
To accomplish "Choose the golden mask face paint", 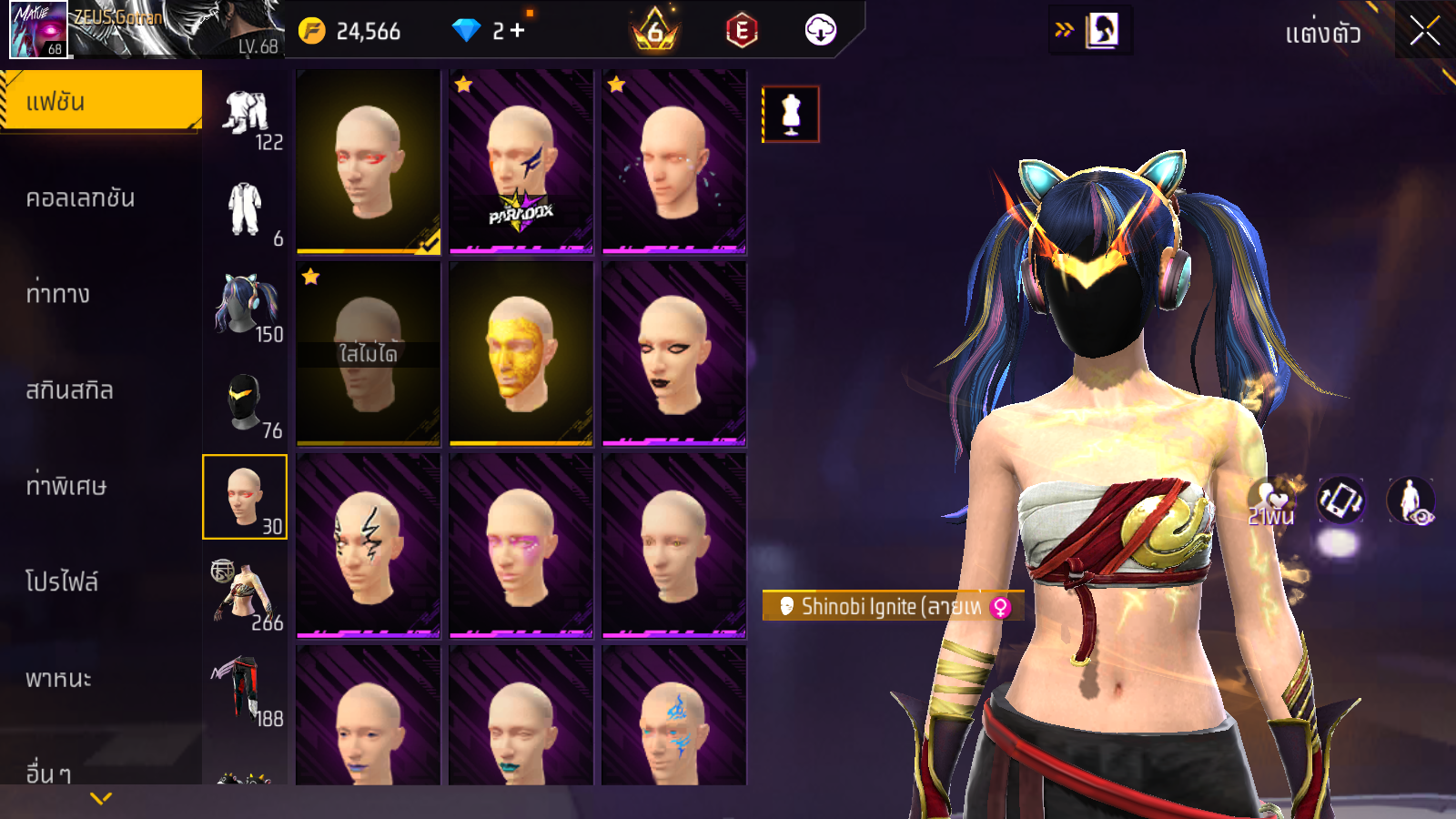I will click(521, 353).
